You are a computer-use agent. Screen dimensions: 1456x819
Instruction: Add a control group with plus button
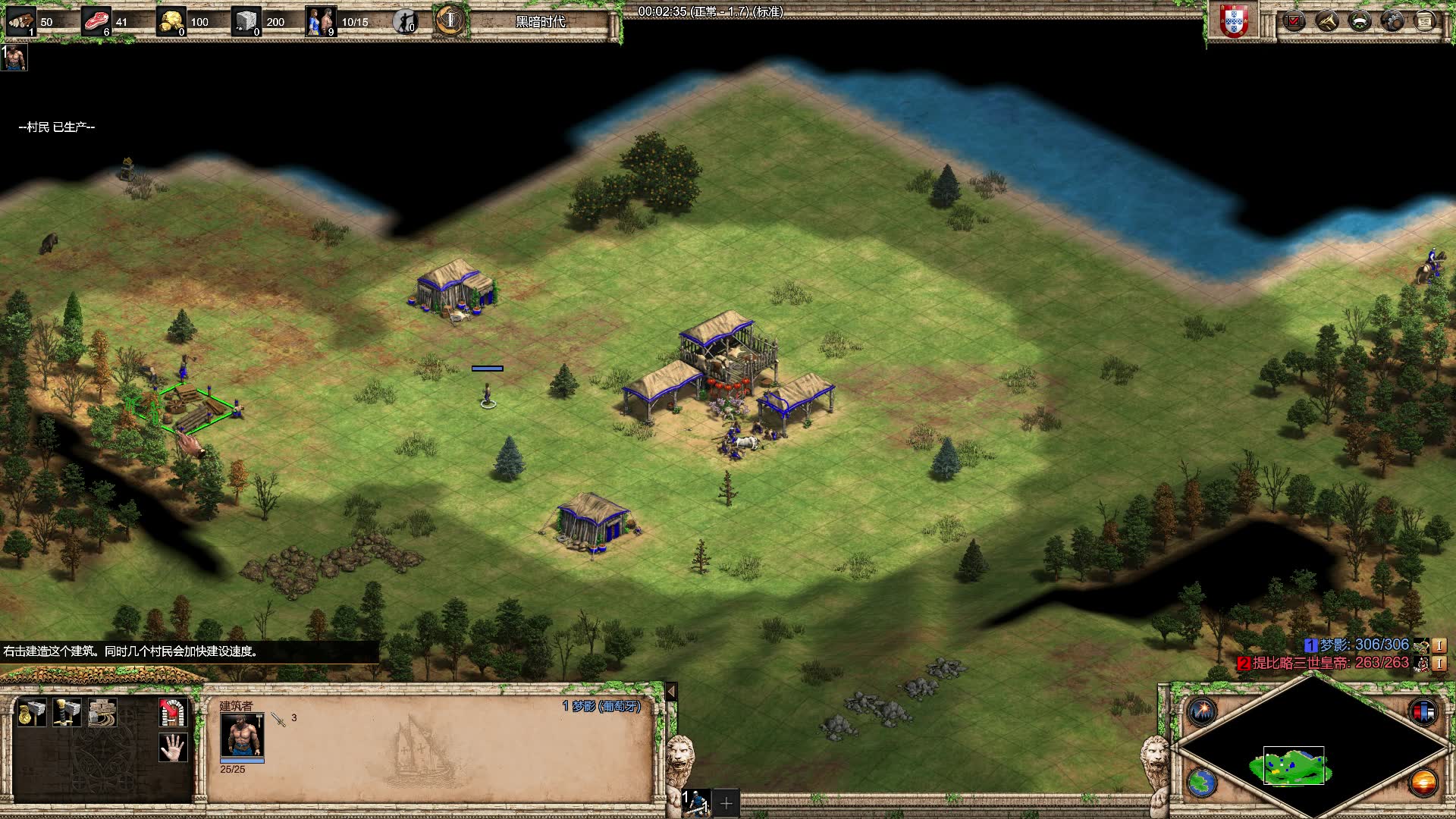[726, 802]
